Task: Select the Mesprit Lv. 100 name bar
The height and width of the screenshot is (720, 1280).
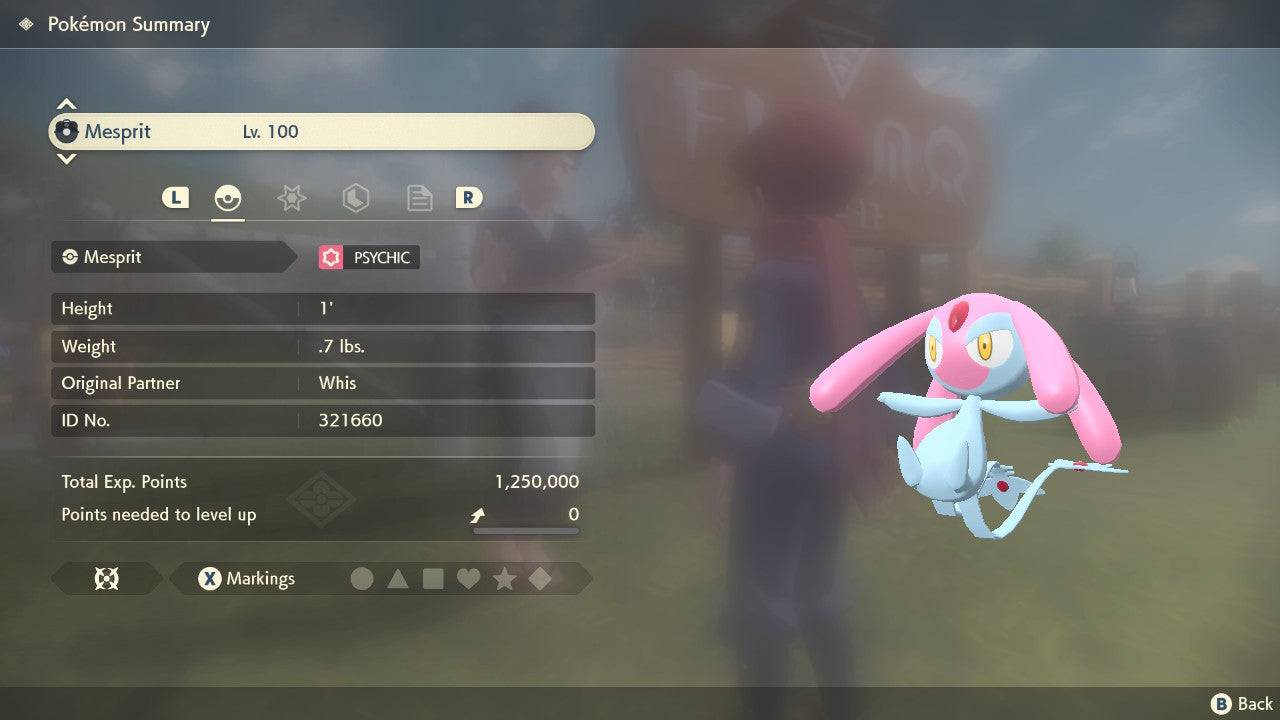Action: 322,132
